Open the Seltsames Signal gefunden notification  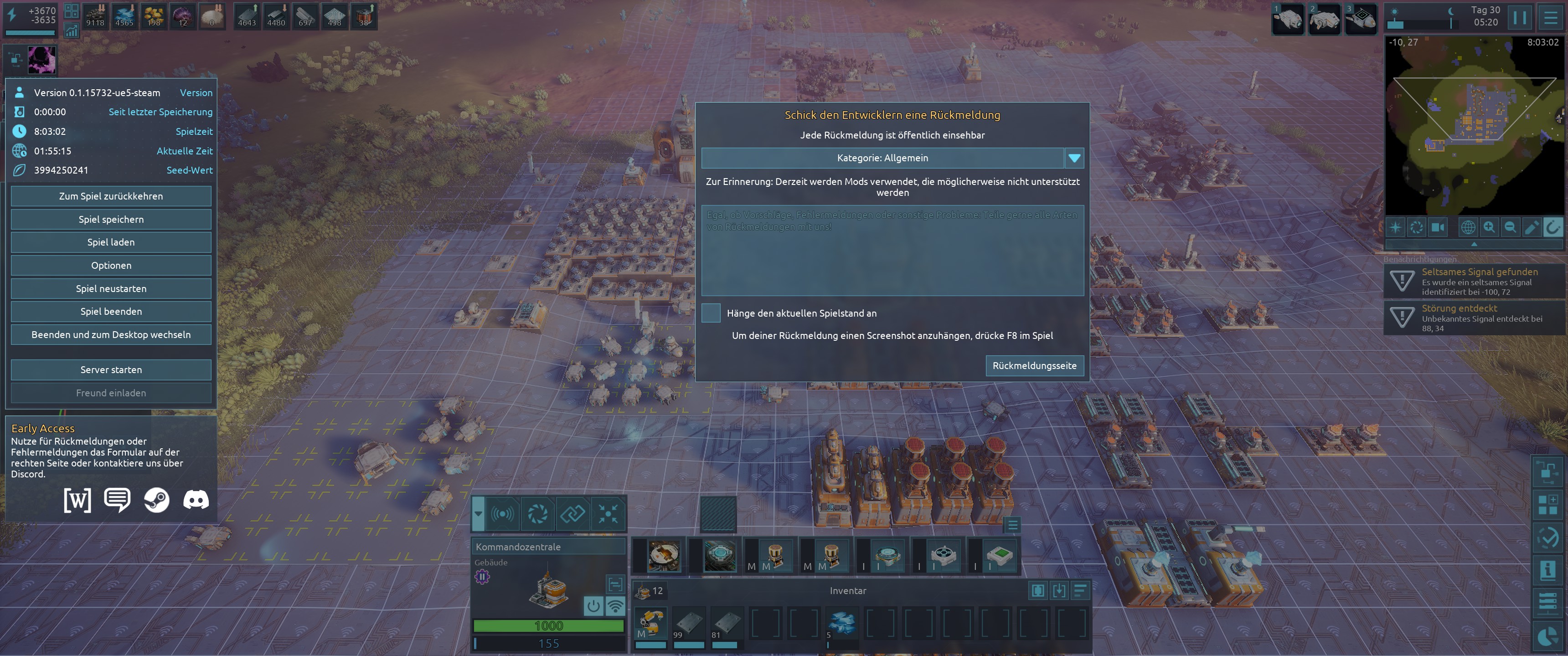point(1474,281)
